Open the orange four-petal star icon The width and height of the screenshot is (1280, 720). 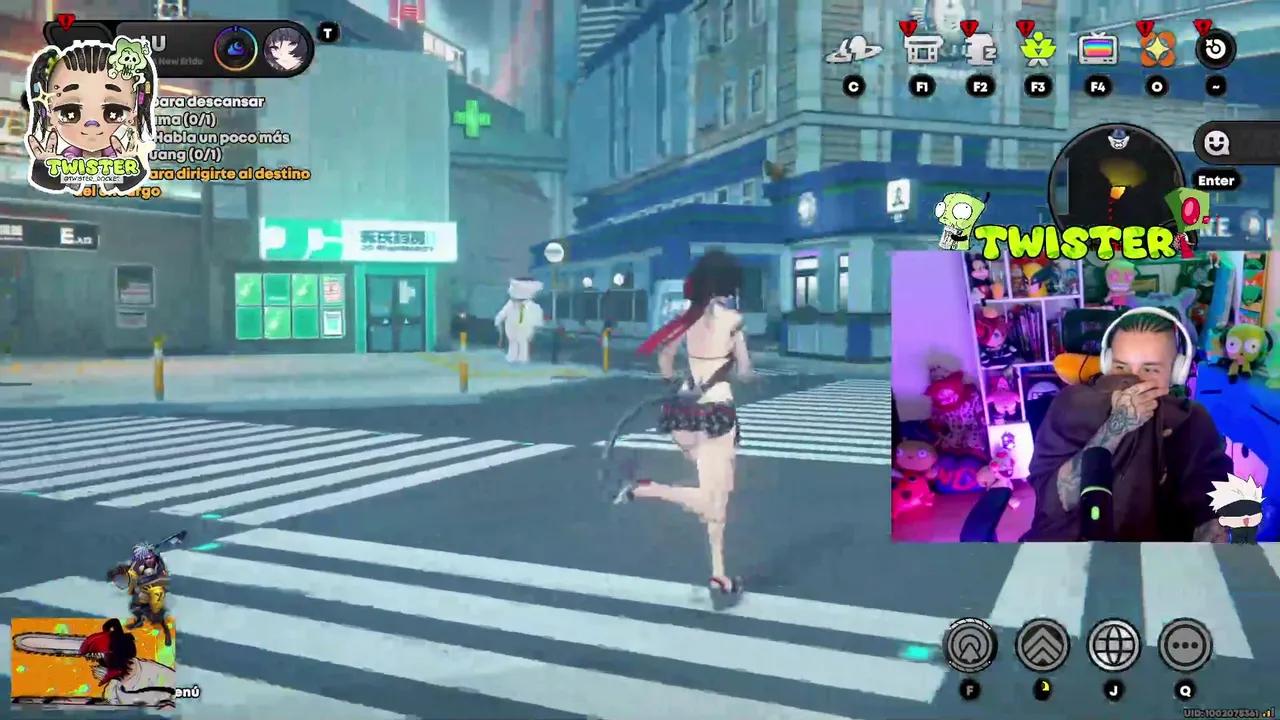pyautogui.click(x=1157, y=49)
